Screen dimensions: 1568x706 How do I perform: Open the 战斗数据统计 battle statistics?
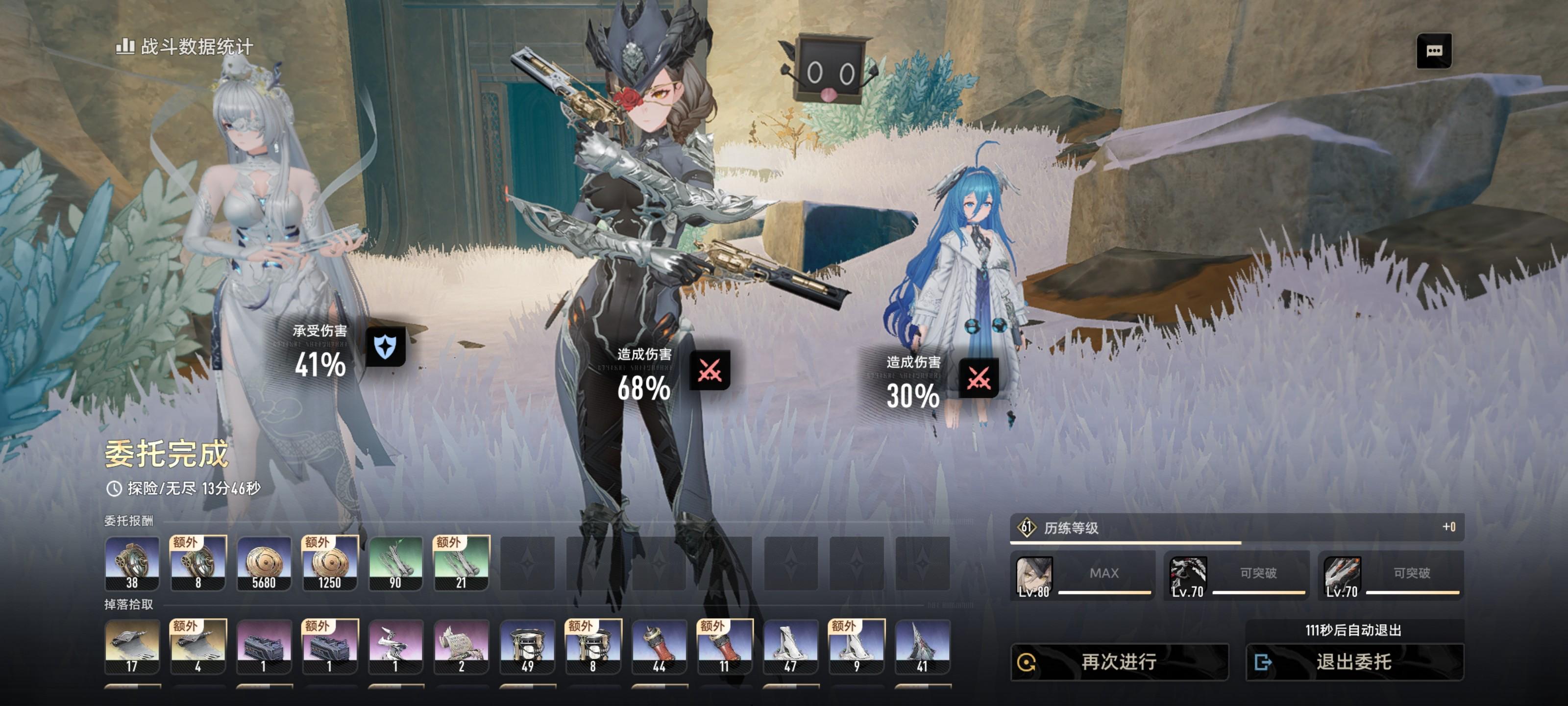click(x=184, y=46)
